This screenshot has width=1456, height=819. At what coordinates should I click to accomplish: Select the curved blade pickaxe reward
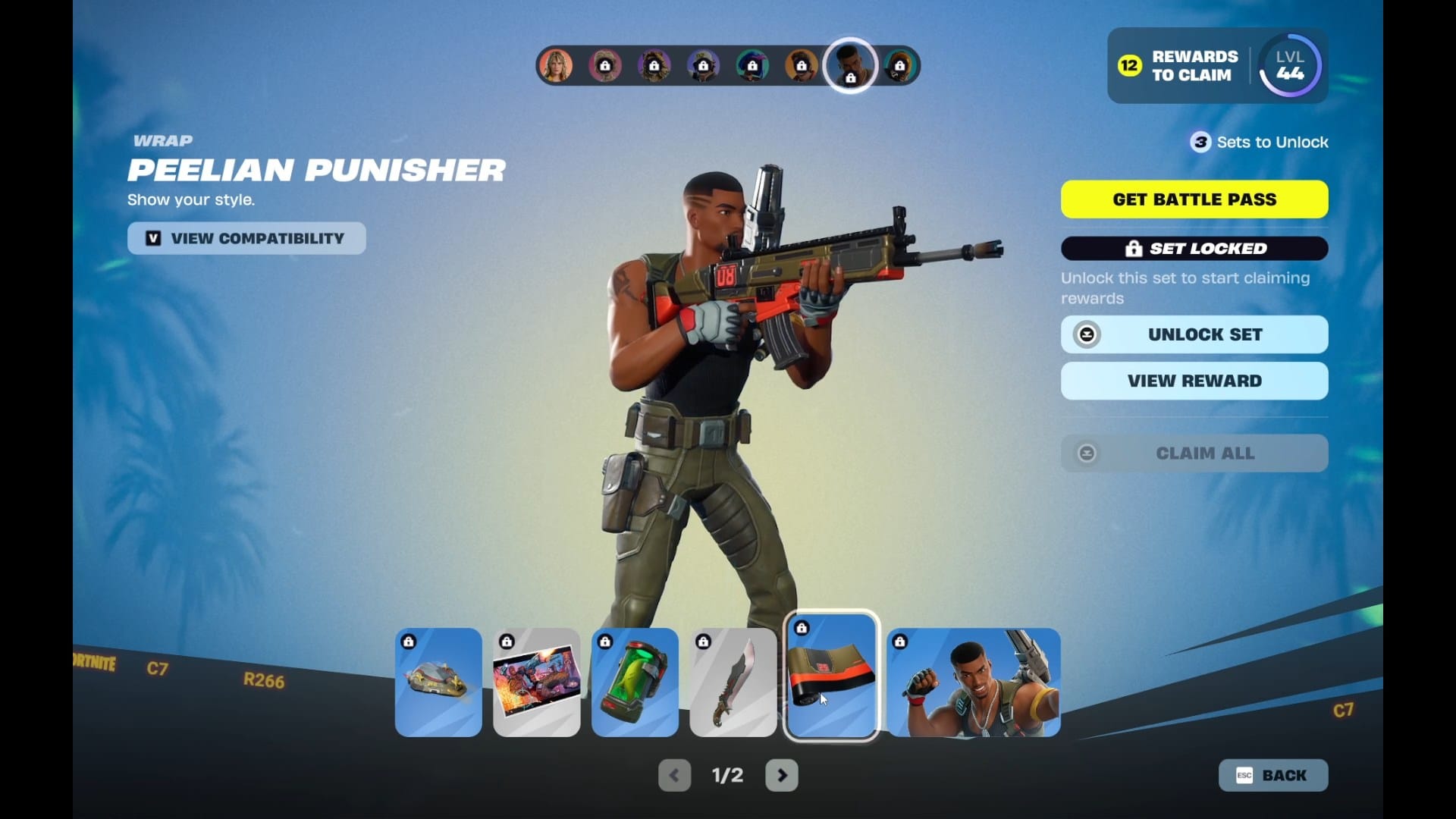coord(733,682)
